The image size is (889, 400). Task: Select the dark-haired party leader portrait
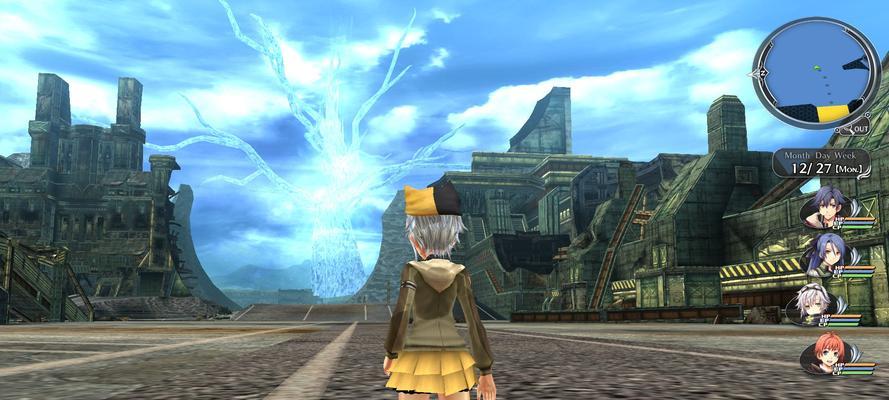click(828, 207)
